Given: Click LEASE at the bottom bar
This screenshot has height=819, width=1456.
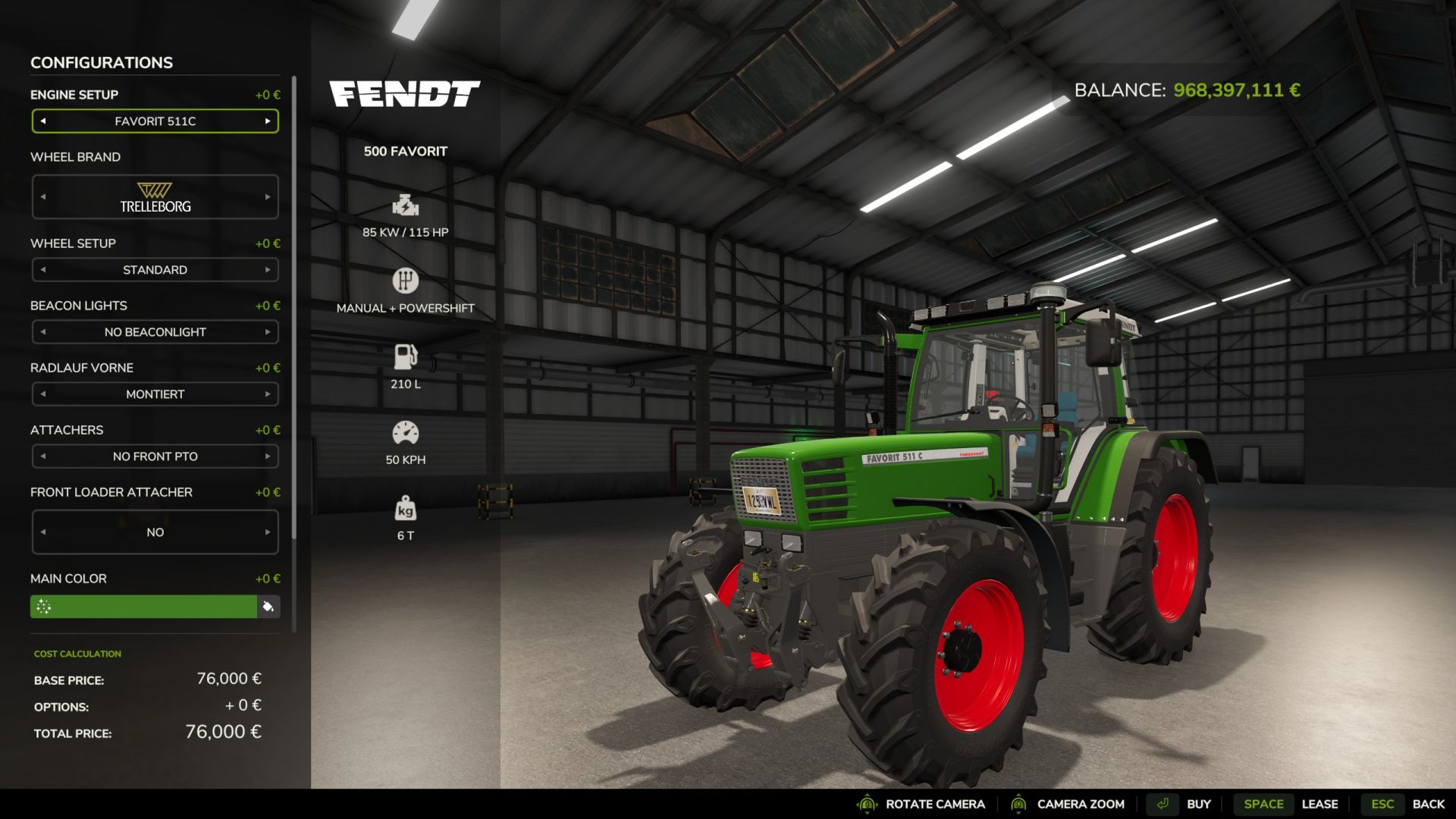Looking at the screenshot, I should (x=1321, y=804).
